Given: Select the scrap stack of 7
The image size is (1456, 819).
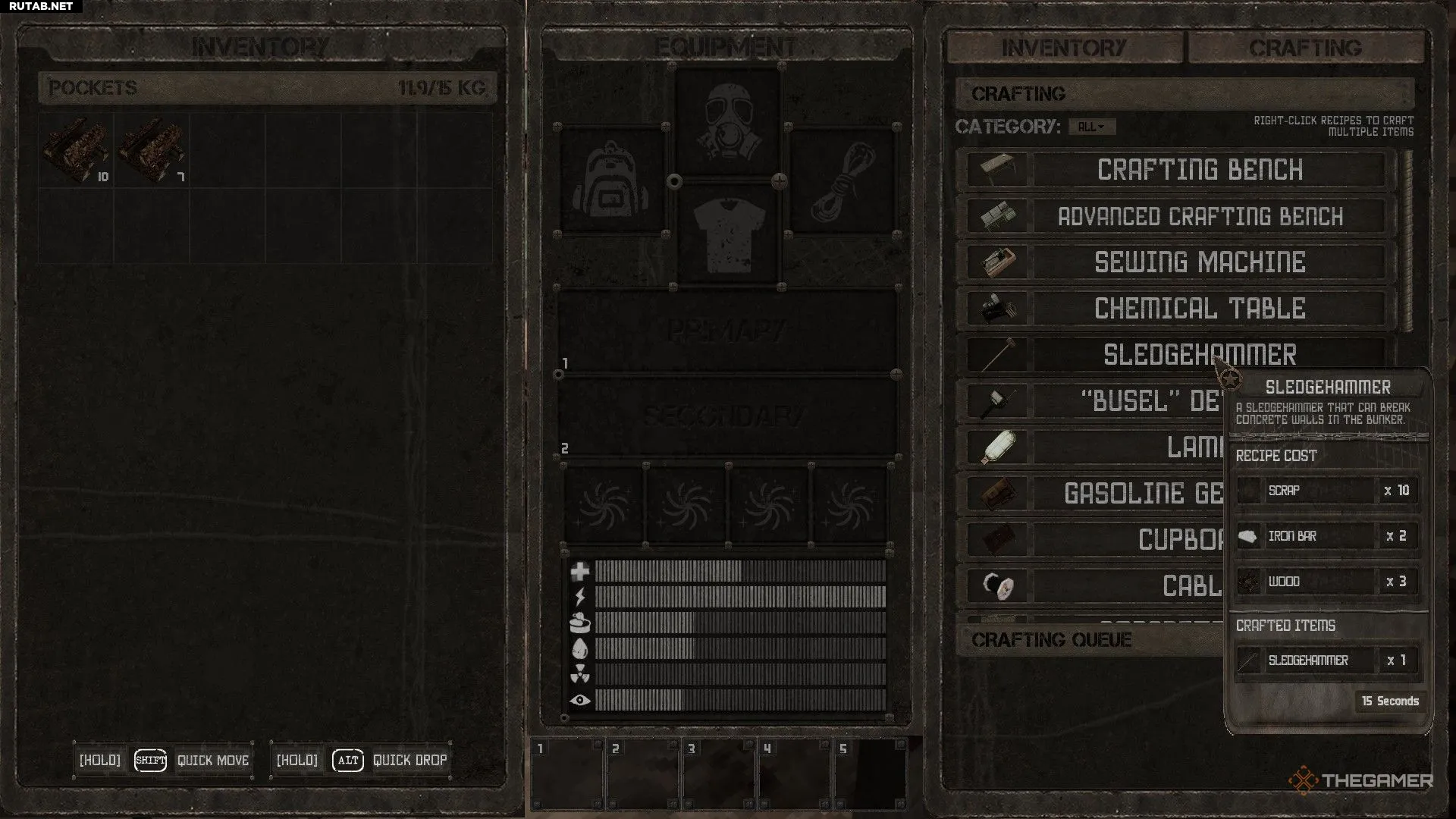Looking at the screenshot, I should (152, 150).
